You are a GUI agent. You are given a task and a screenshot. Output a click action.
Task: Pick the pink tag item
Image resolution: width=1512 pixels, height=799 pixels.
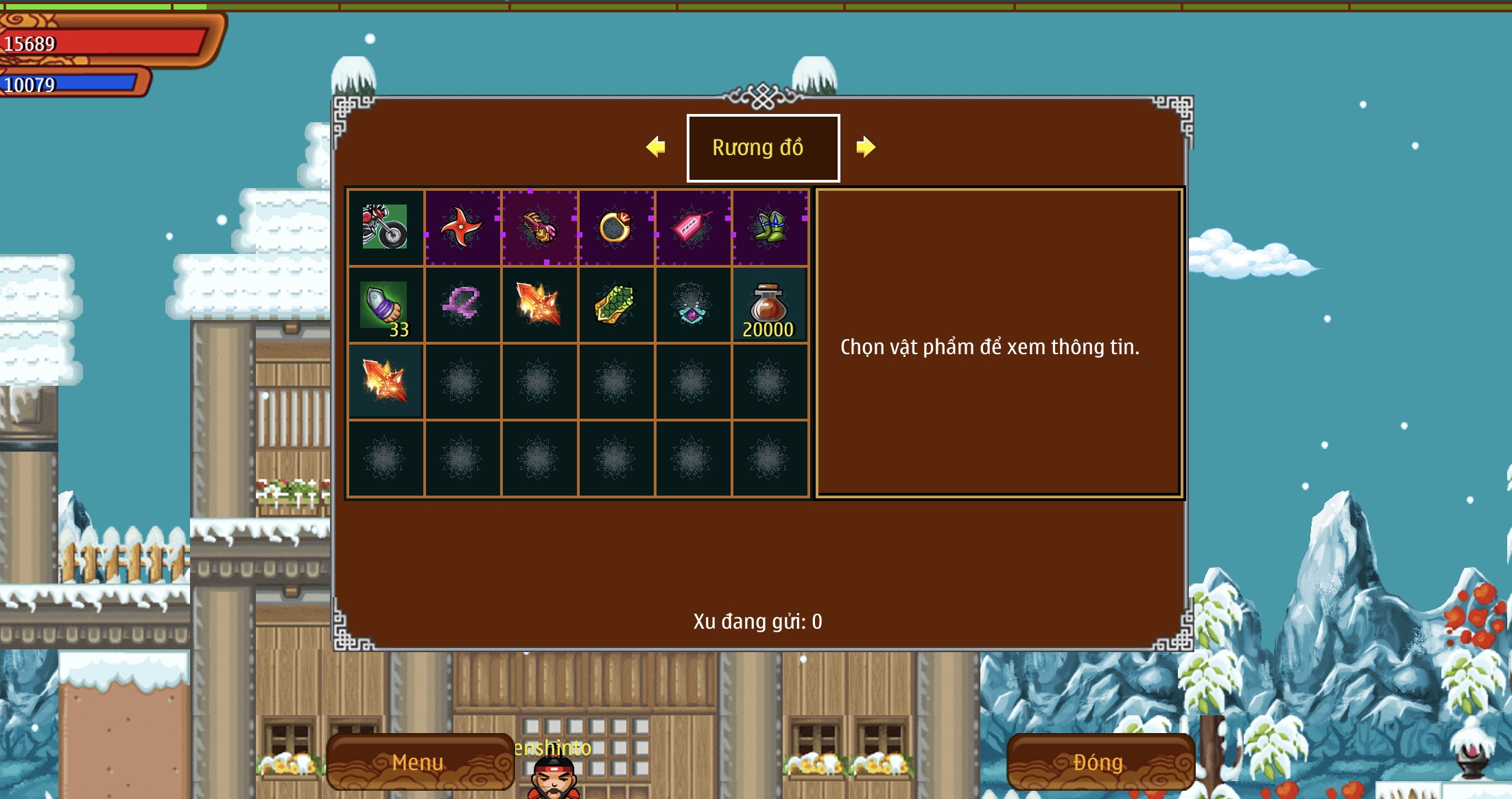pos(692,227)
